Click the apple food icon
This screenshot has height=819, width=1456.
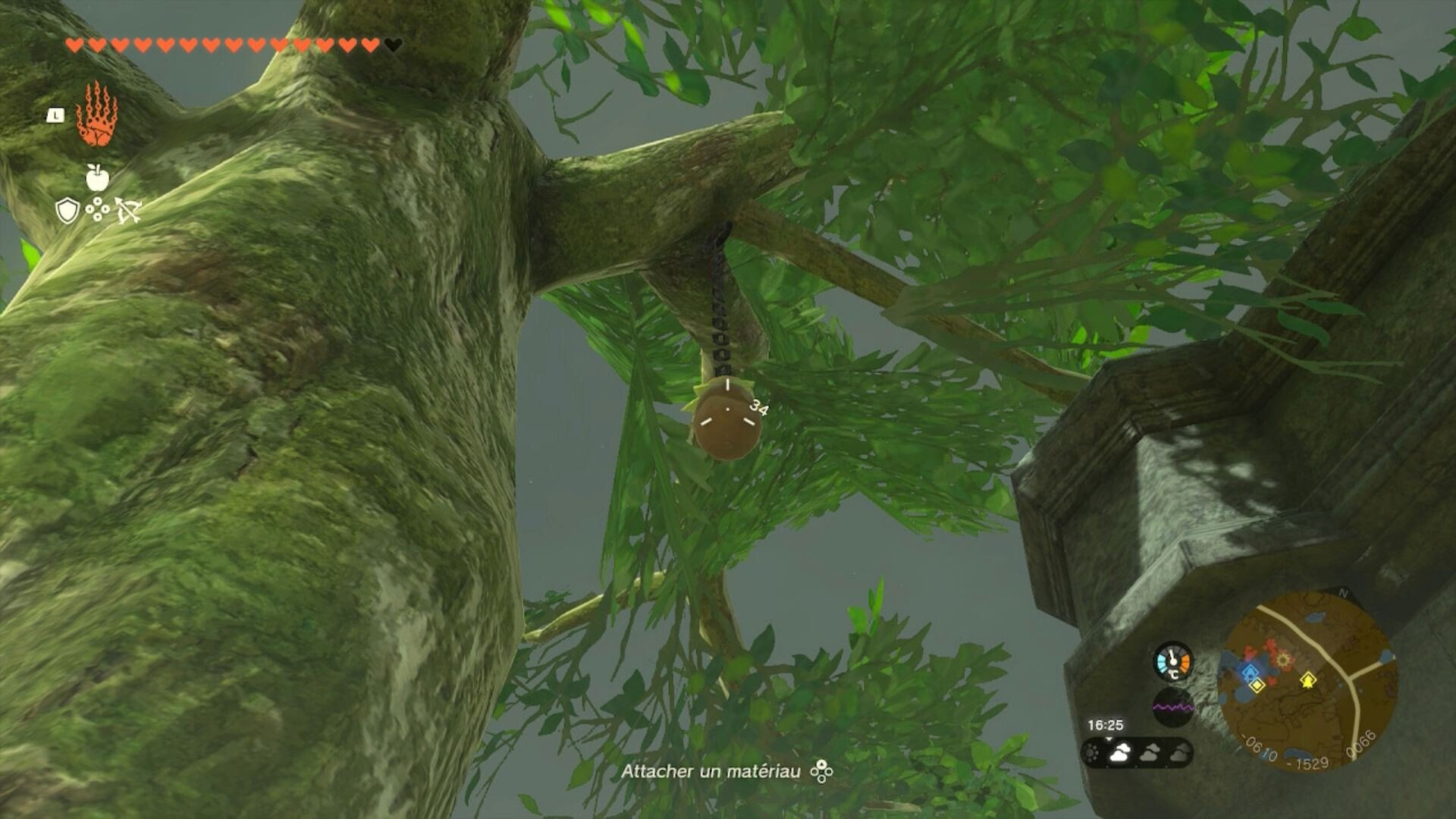tap(97, 177)
